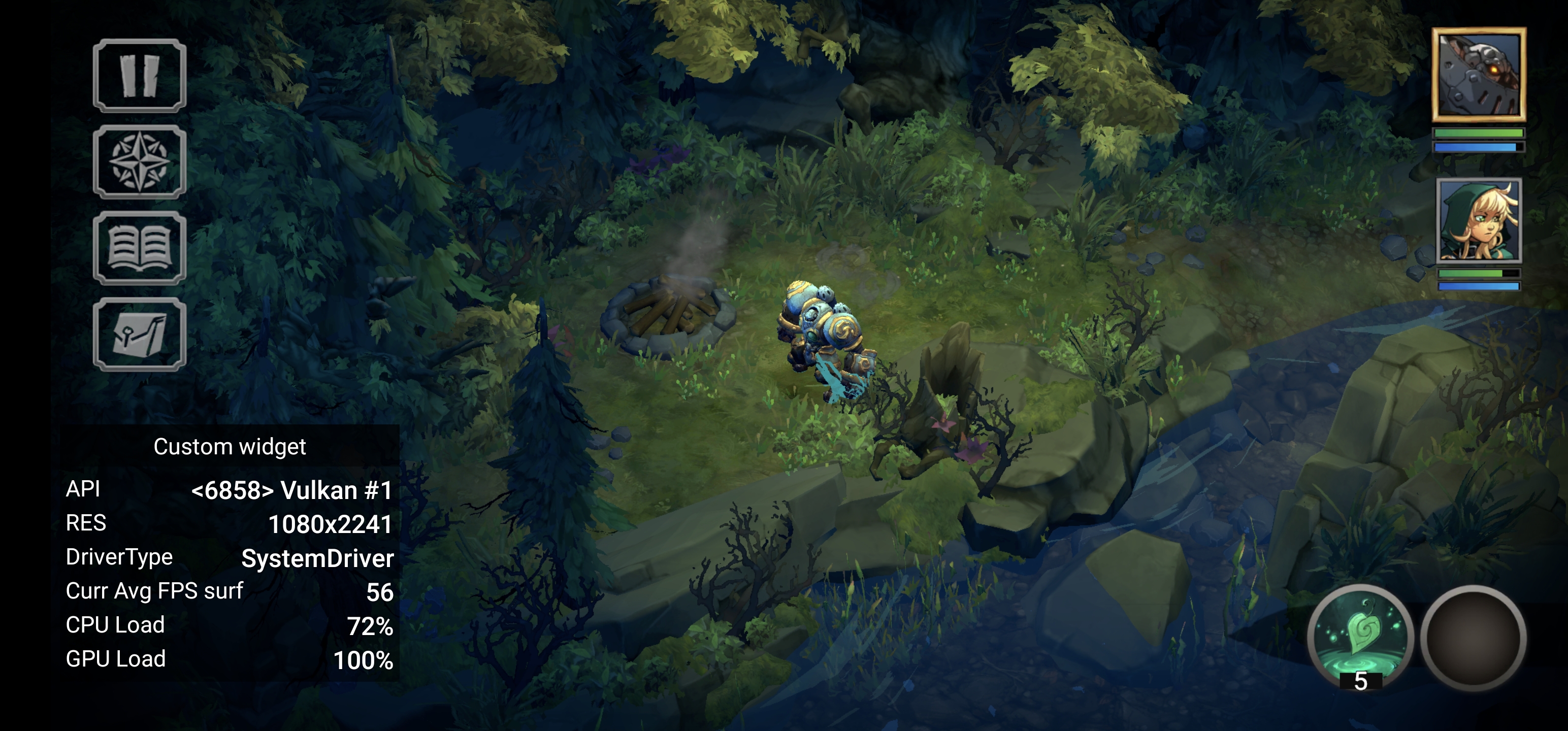Tap the empty dark round ability button
This screenshot has height=731, width=1568.
coord(1473,637)
